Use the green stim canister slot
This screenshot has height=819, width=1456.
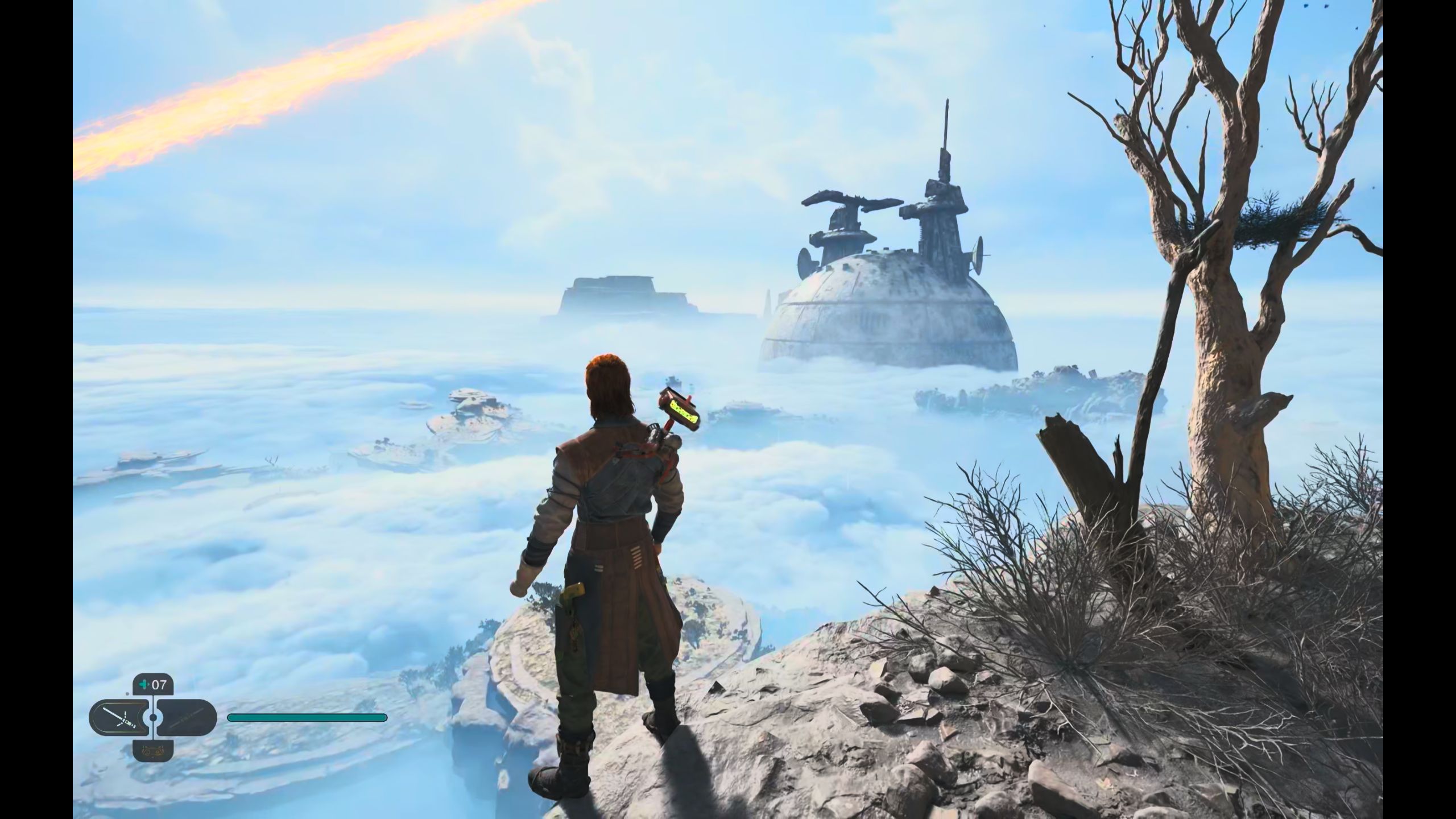pyautogui.click(x=153, y=685)
